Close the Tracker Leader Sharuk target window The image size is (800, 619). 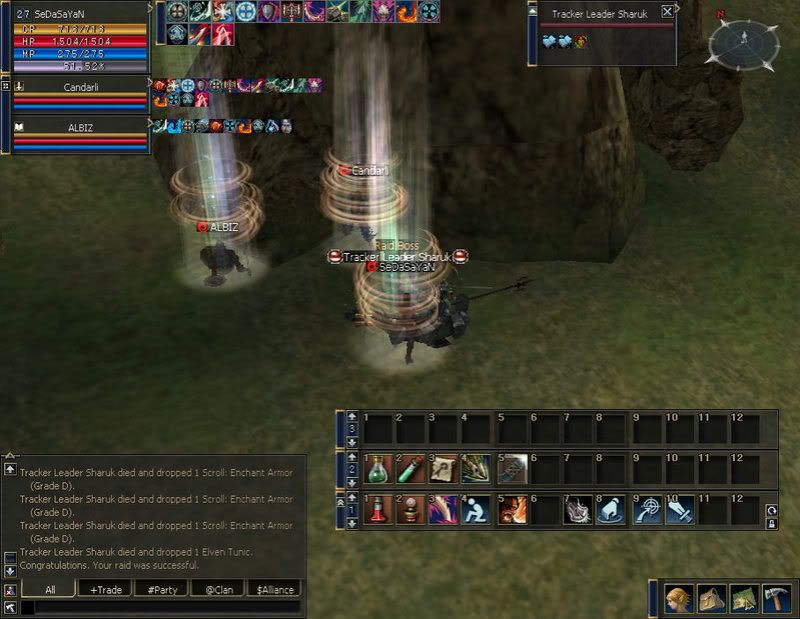point(667,12)
